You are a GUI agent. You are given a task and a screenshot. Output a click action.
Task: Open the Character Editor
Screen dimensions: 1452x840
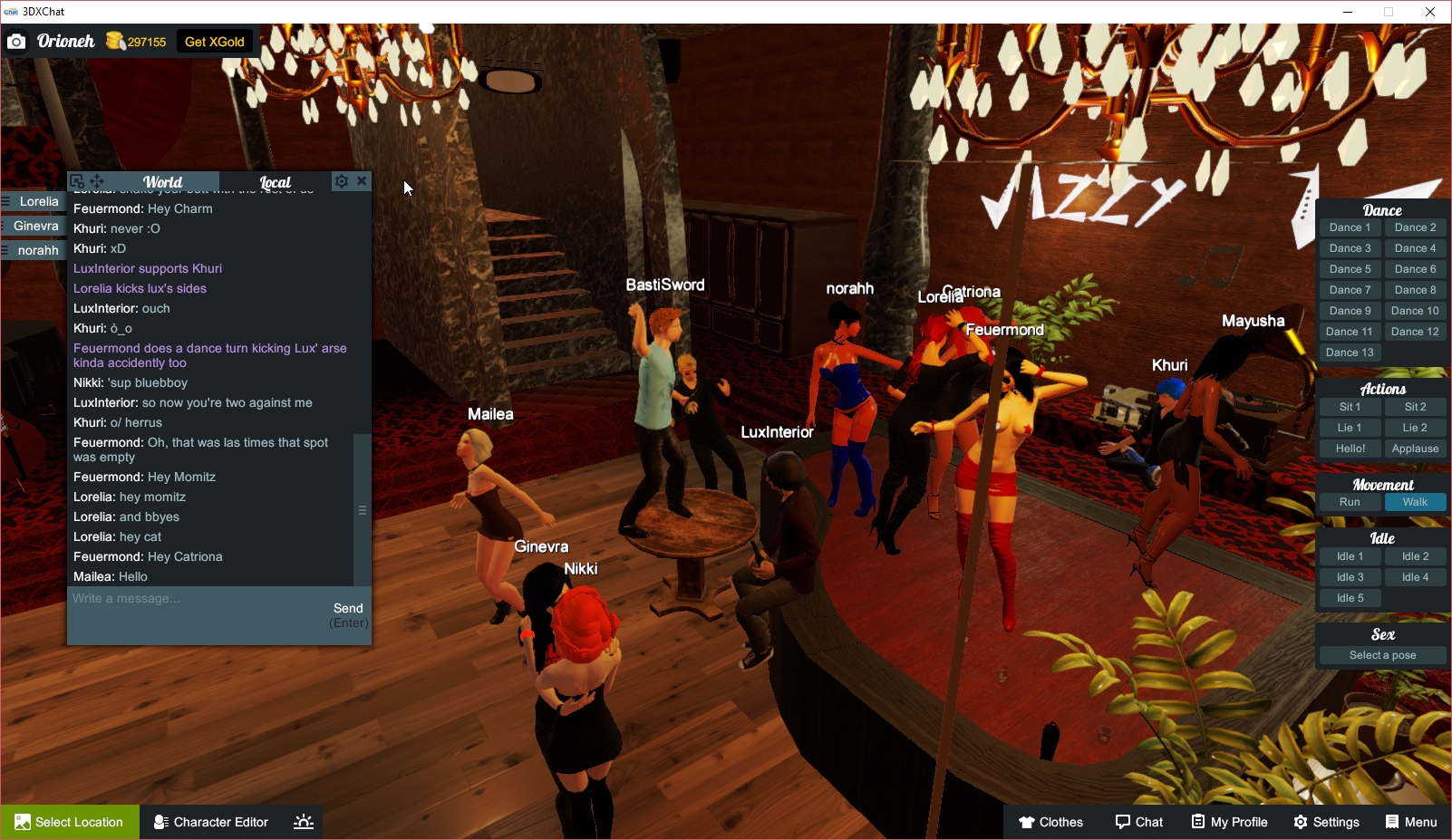210,822
